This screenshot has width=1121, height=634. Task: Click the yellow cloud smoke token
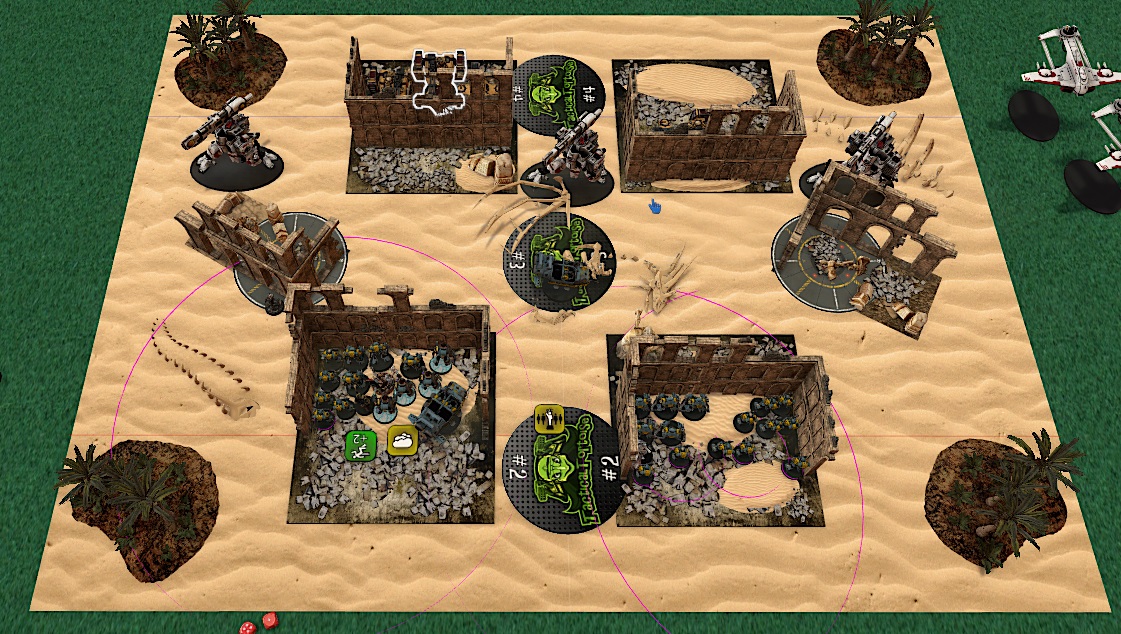[401, 440]
